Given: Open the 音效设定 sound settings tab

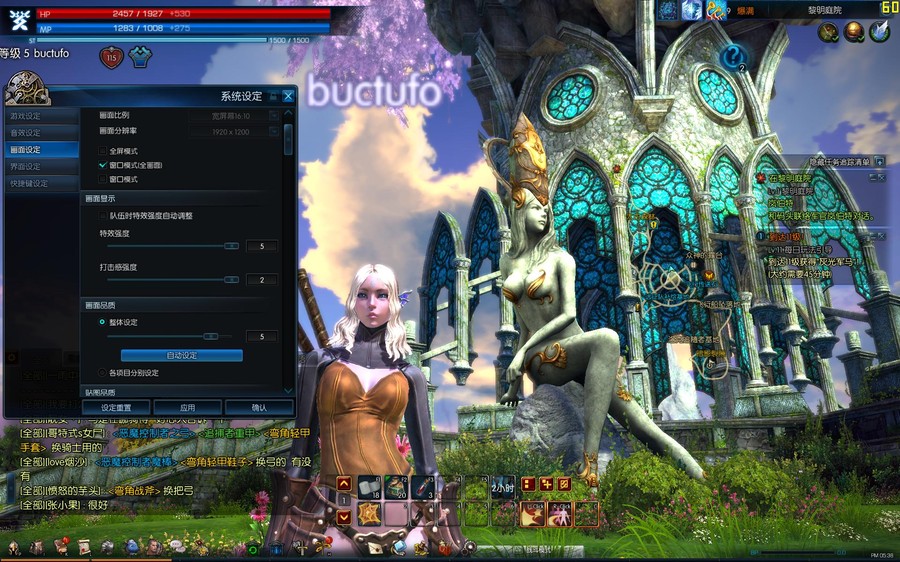Looking at the screenshot, I should [27, 132].
